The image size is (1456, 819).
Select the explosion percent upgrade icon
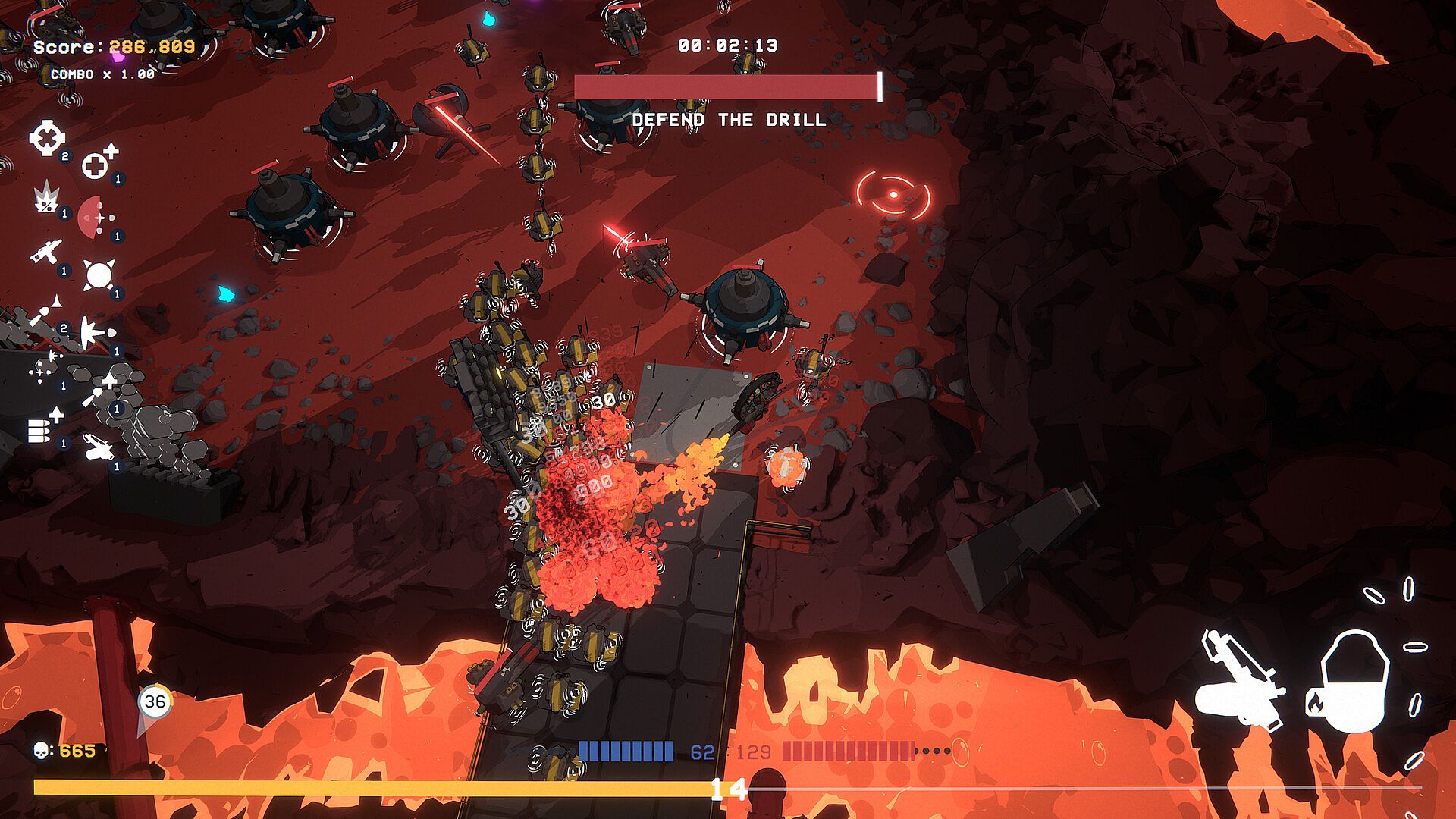[45, 198]
